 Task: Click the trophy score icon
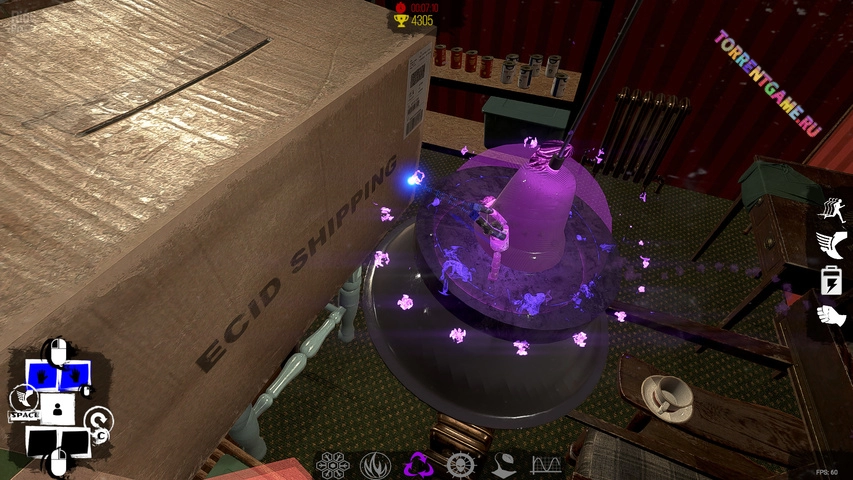point(401,20)
